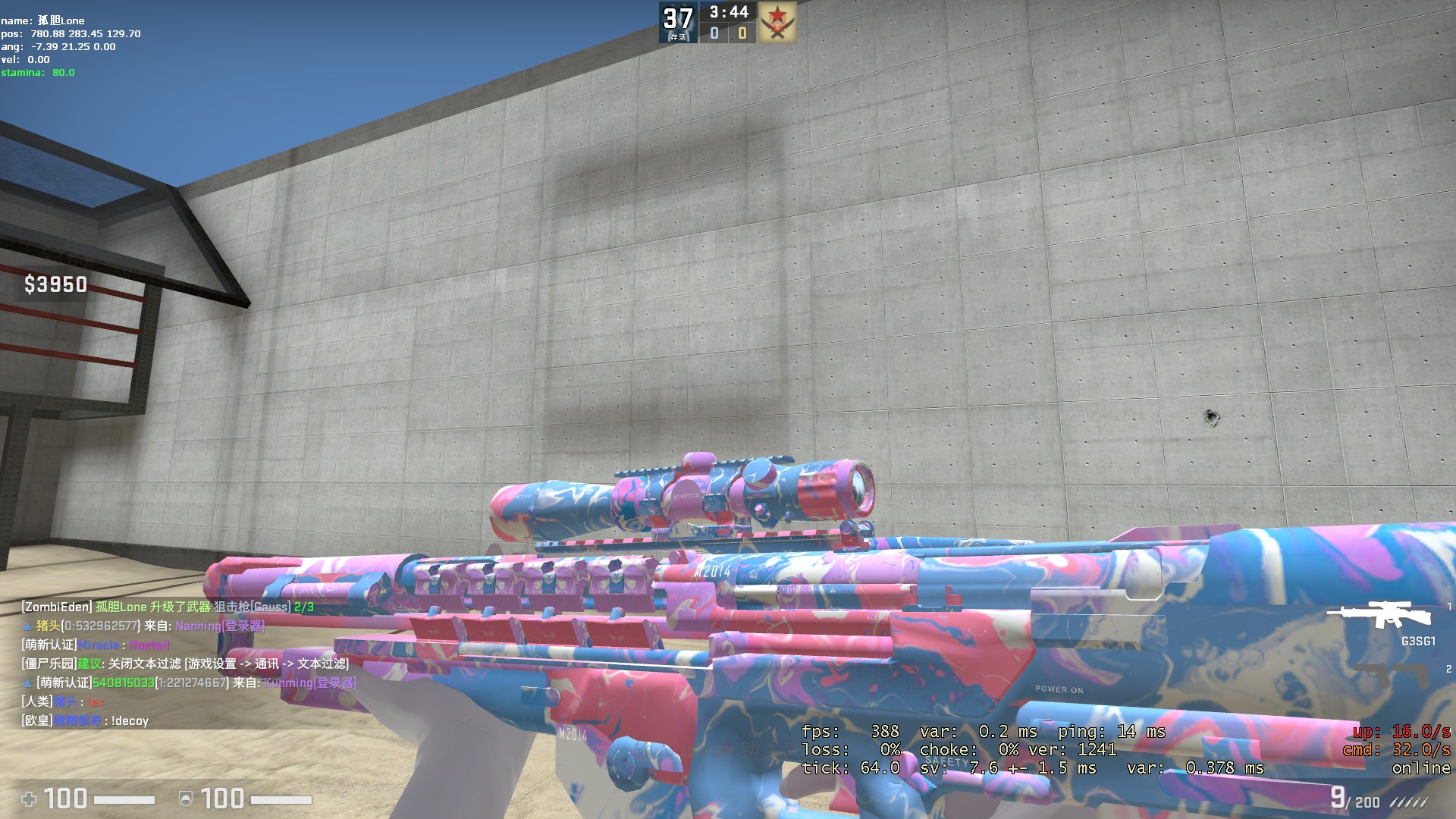Click the Terrorist team emblem

777,23
